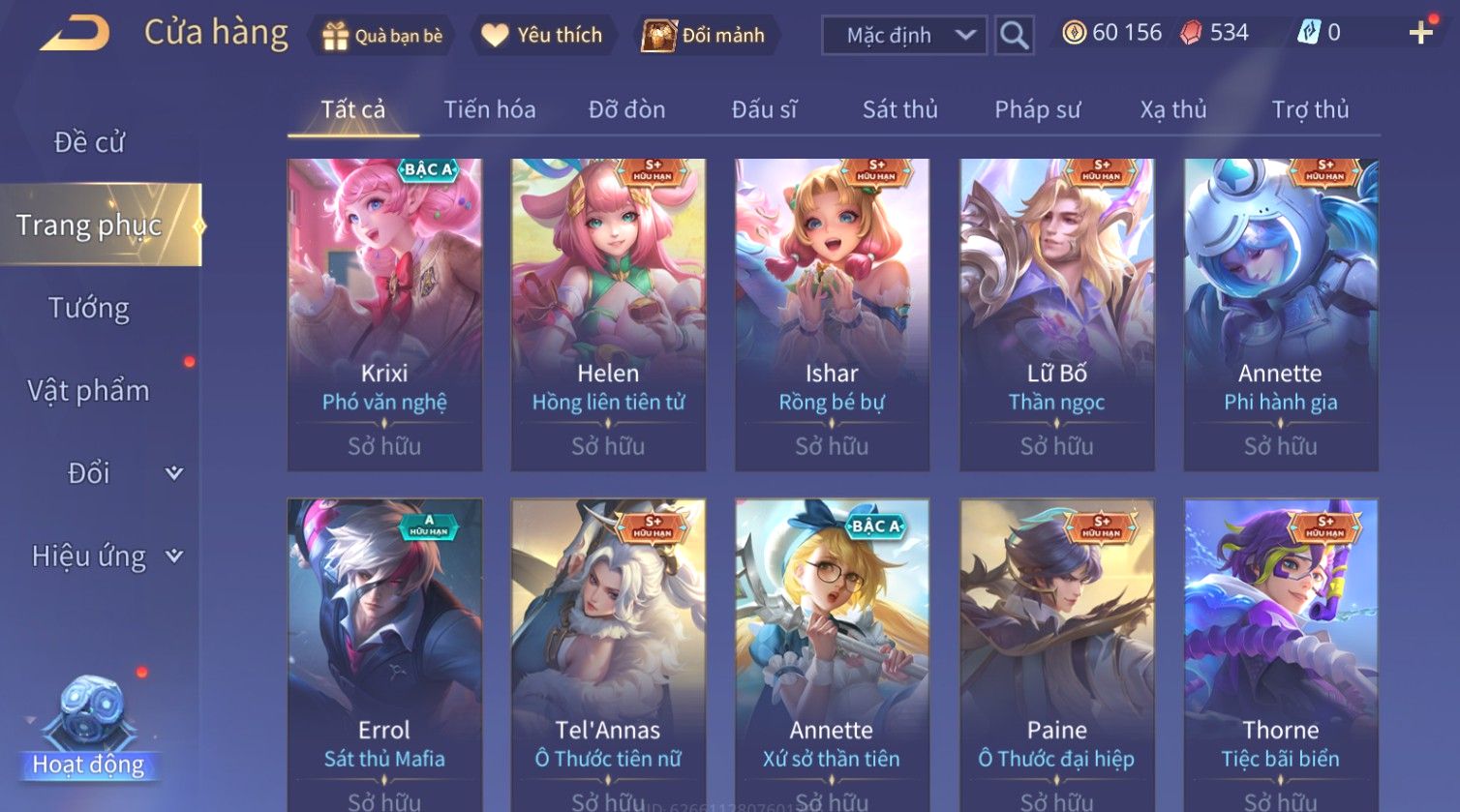Switch to the Trợ thủ tab
The width and height of the screenshot is (1460, 812).
coord(1310,109)
